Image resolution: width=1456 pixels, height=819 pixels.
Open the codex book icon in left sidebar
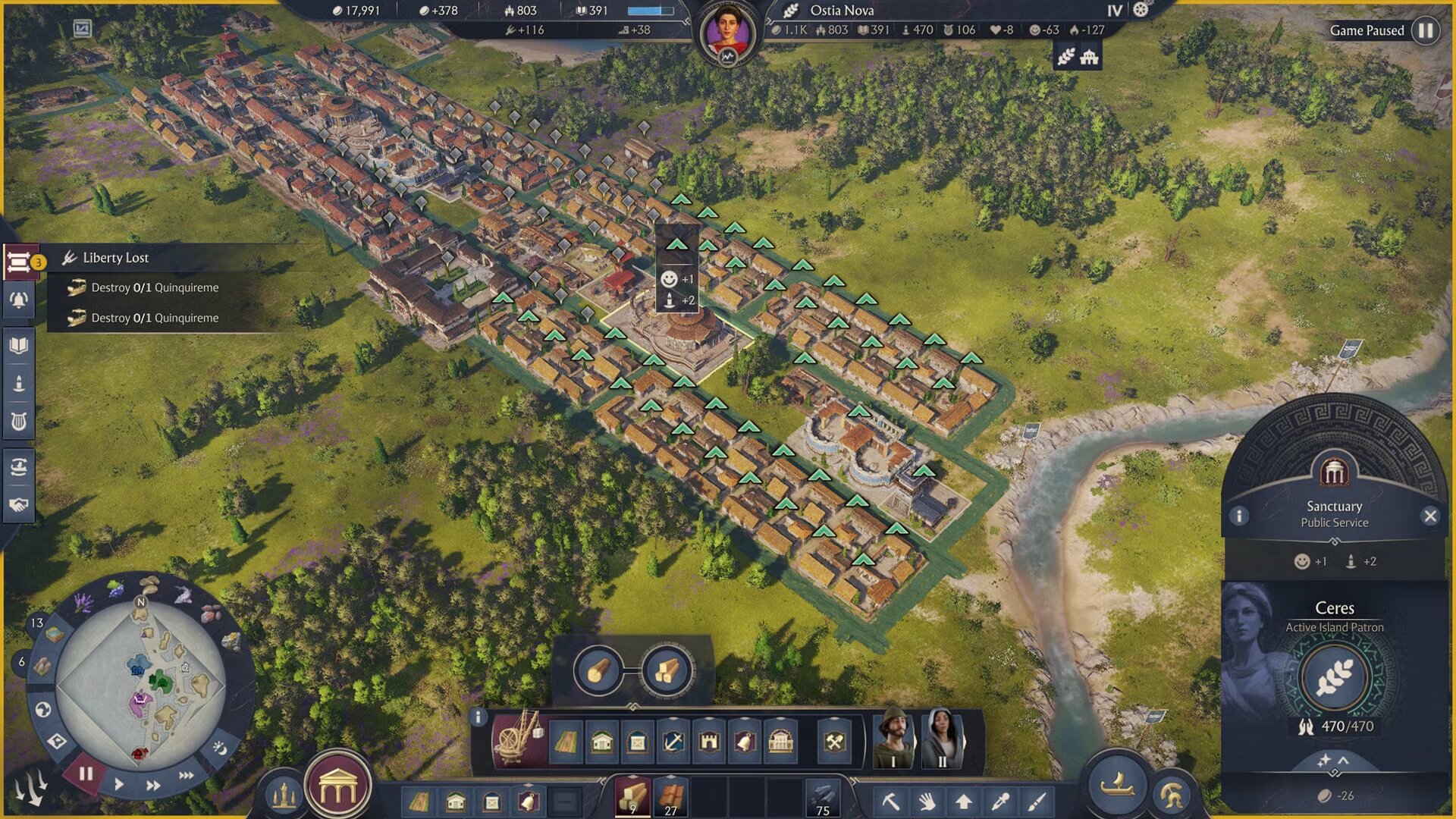point(20,344)
